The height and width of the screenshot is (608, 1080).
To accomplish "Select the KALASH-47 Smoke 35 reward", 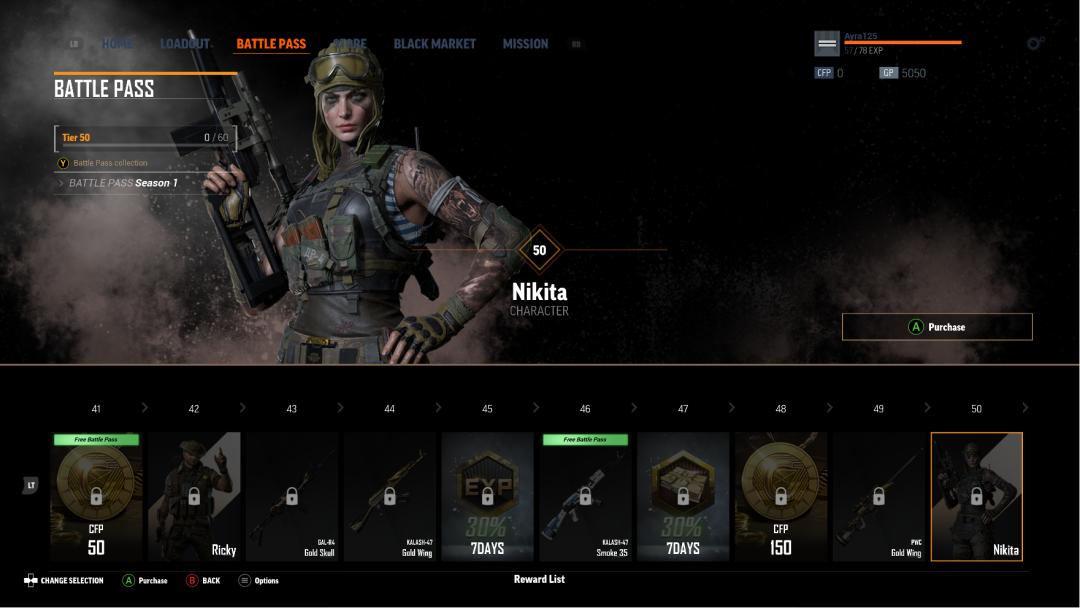I will pyautogui.click(x=585, y=496).
